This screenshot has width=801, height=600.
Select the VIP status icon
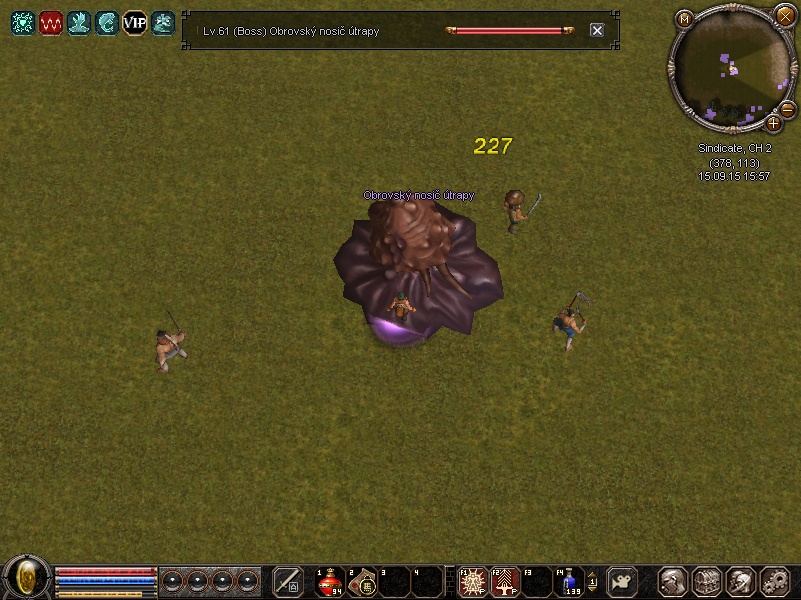click(134, 23)
